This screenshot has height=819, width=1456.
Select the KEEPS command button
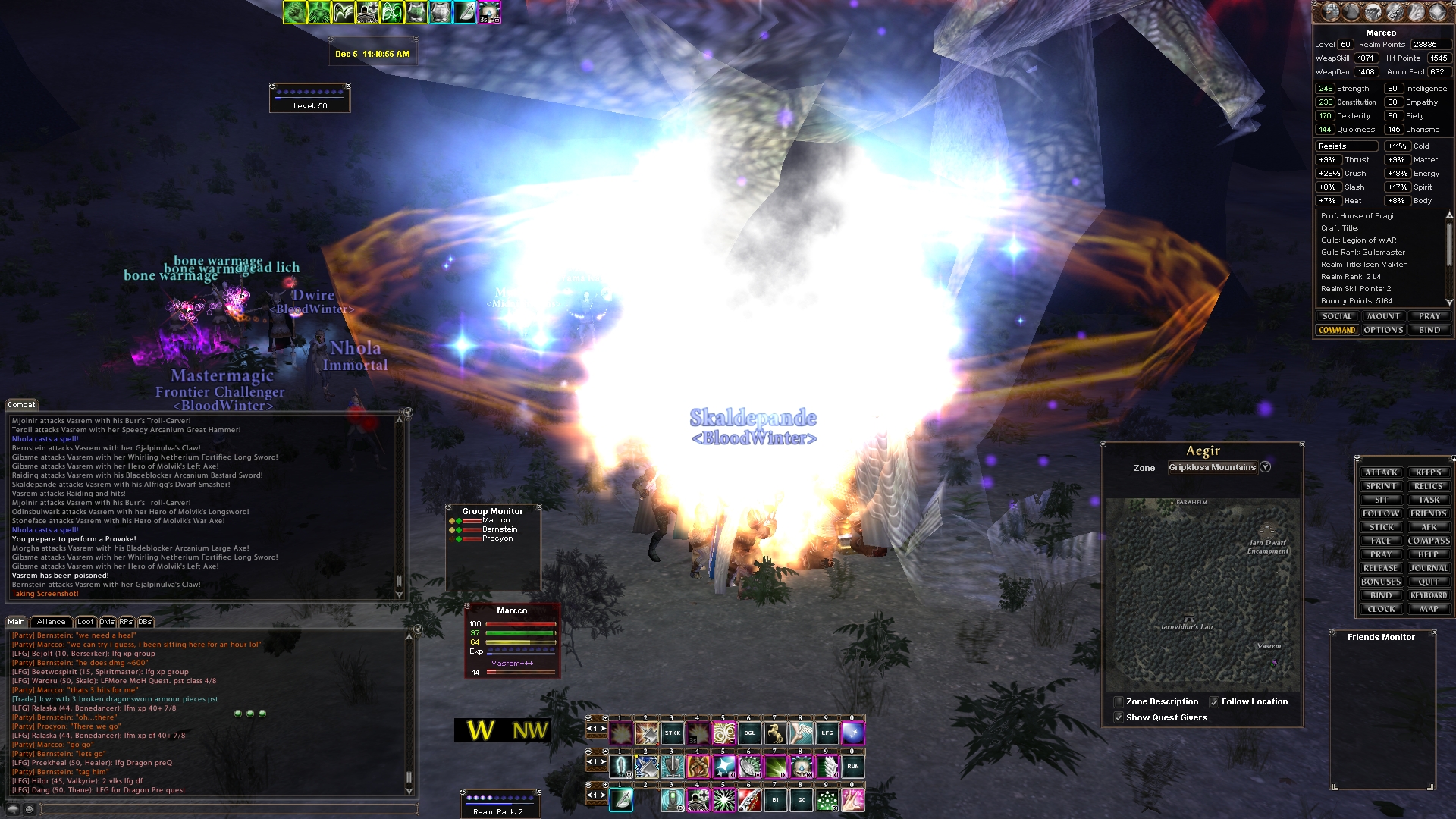click(1429, 472)
